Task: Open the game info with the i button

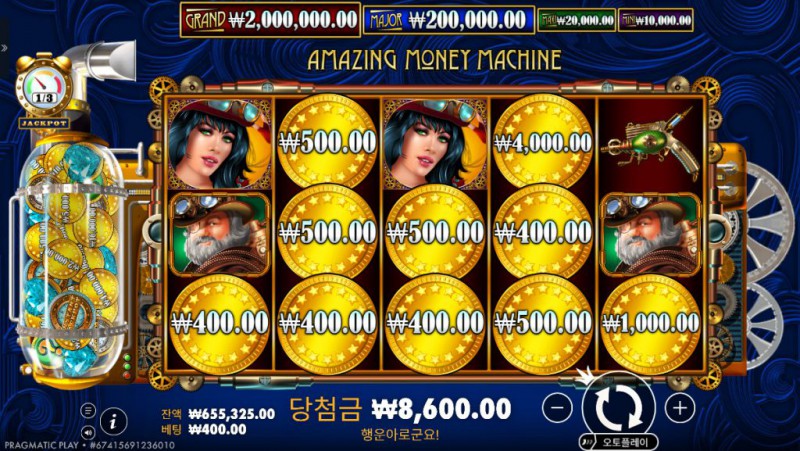Action: tap(114, 420)
